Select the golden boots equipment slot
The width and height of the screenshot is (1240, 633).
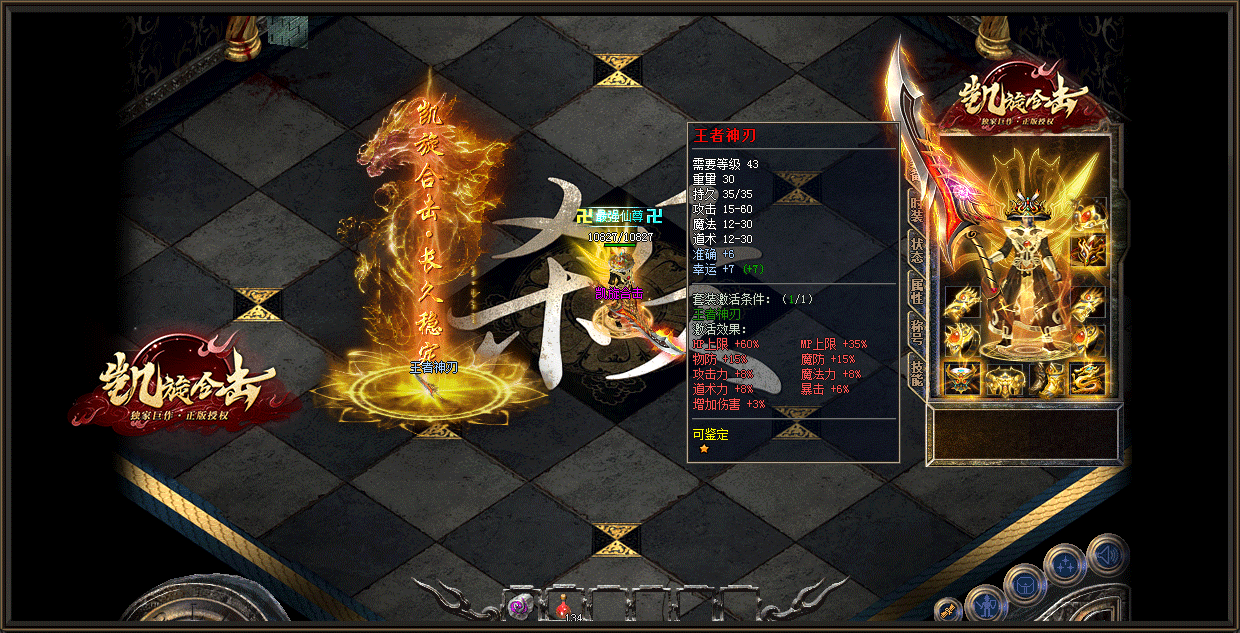coord(1047,378)
